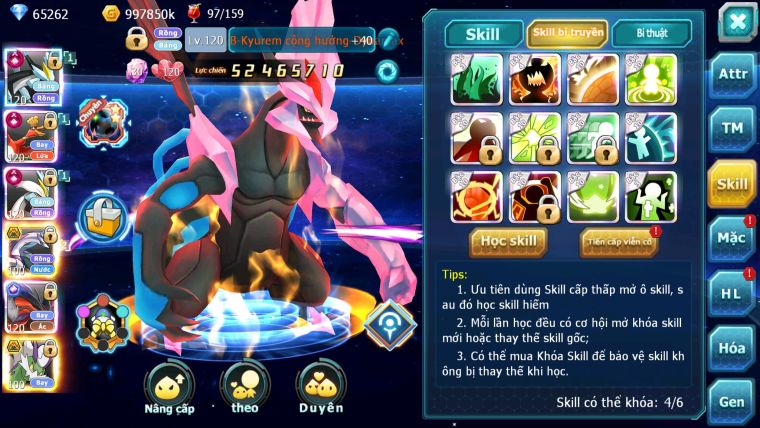Viewport: 760px width, 428px height.
Task: Open the HL side tab
Action: (x=732, y=293)
